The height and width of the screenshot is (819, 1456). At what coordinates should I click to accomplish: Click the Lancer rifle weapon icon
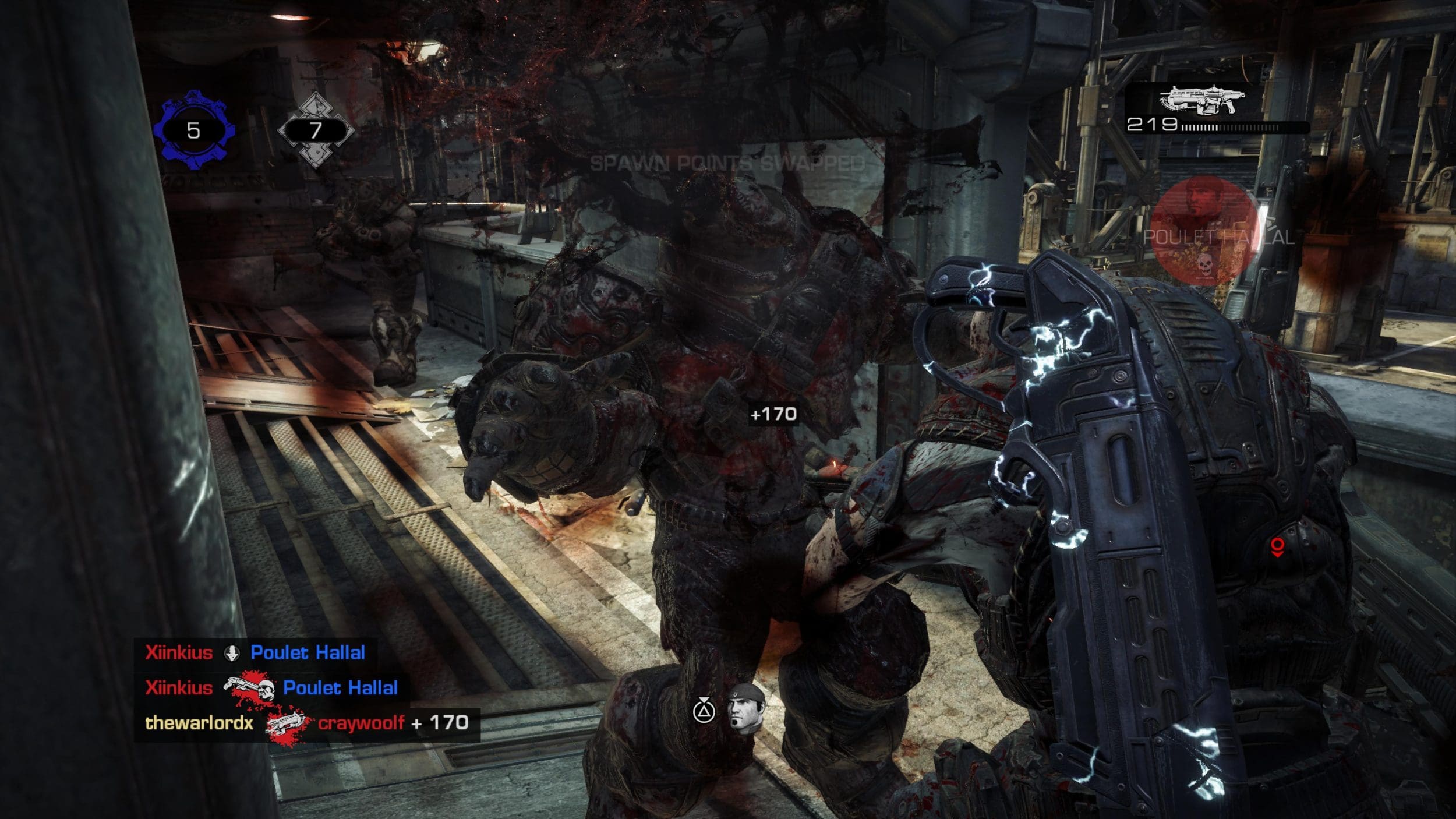[1201, 101]
